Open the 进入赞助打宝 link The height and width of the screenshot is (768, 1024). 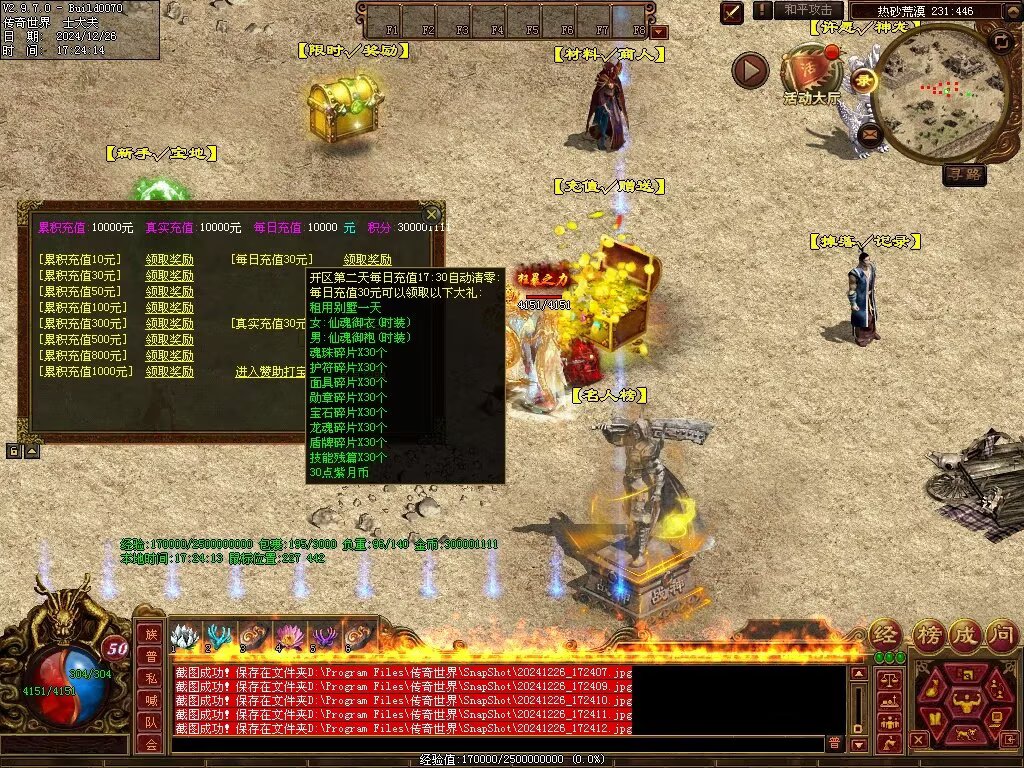pos(270,372)
